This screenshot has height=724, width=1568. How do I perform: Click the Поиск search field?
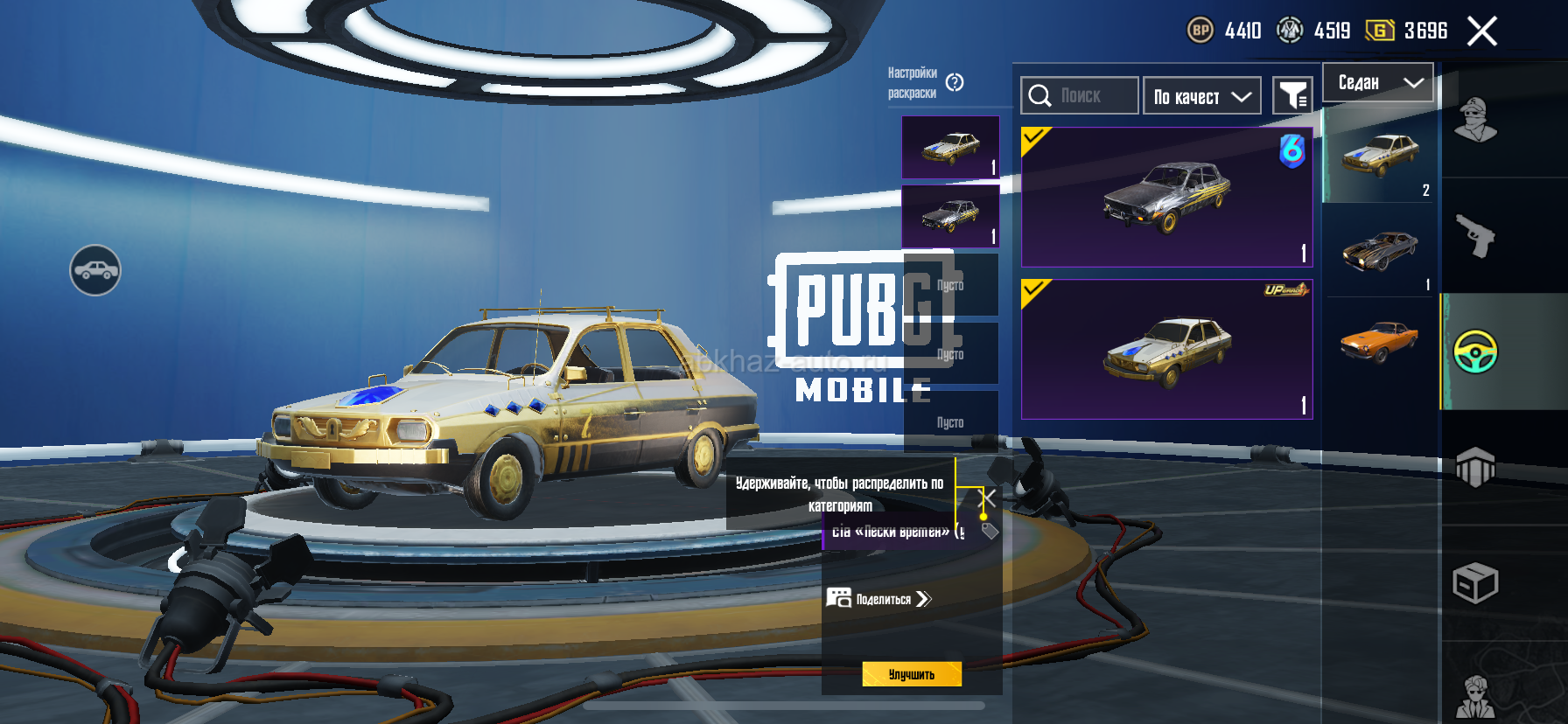click(1080, 95)
